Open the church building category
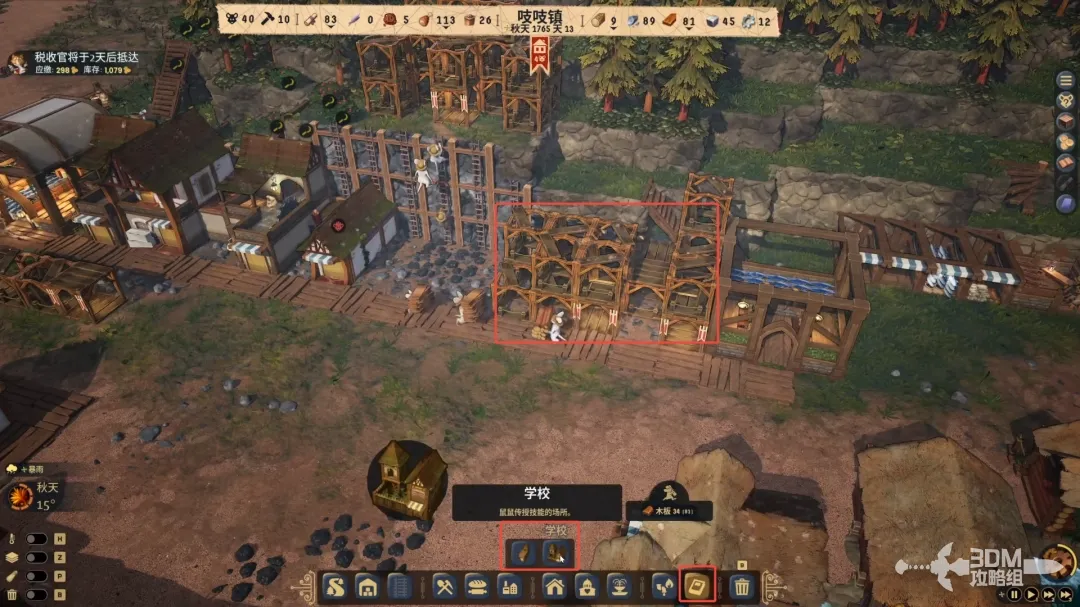The width and height of the screenshot is (1080, 607). pos(588,587)
